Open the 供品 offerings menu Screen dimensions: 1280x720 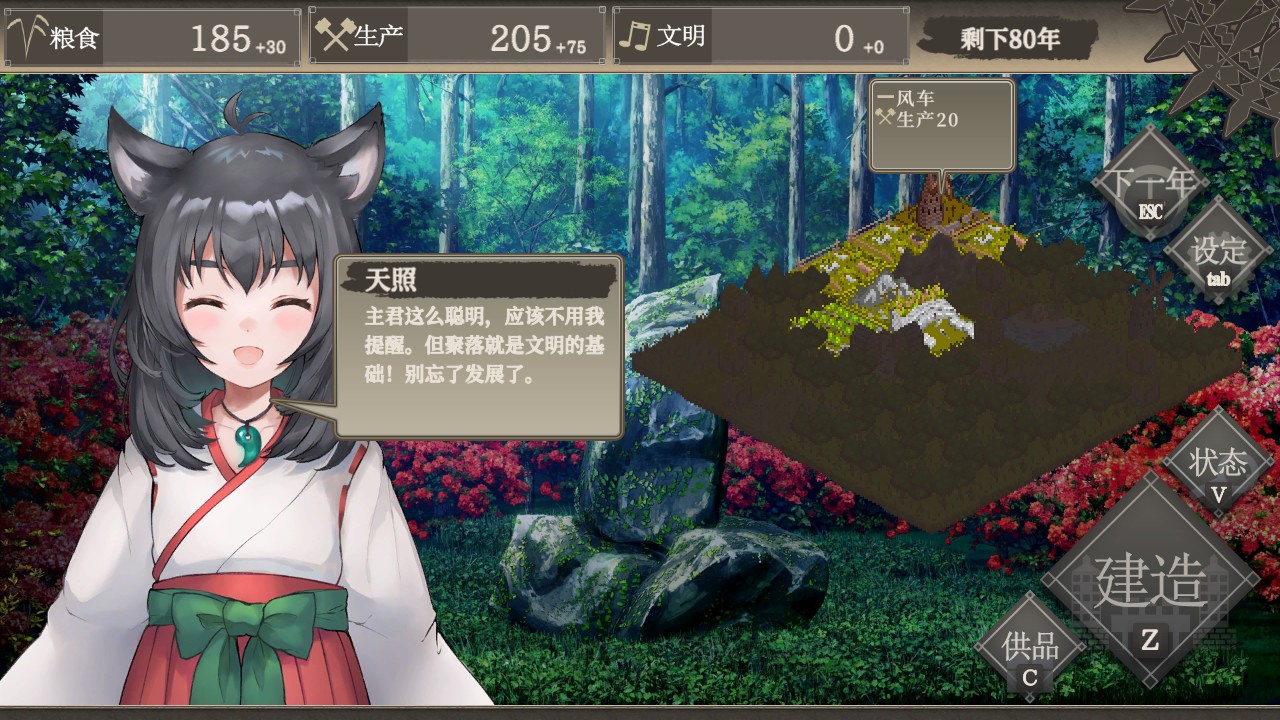tap(1030, 649)
